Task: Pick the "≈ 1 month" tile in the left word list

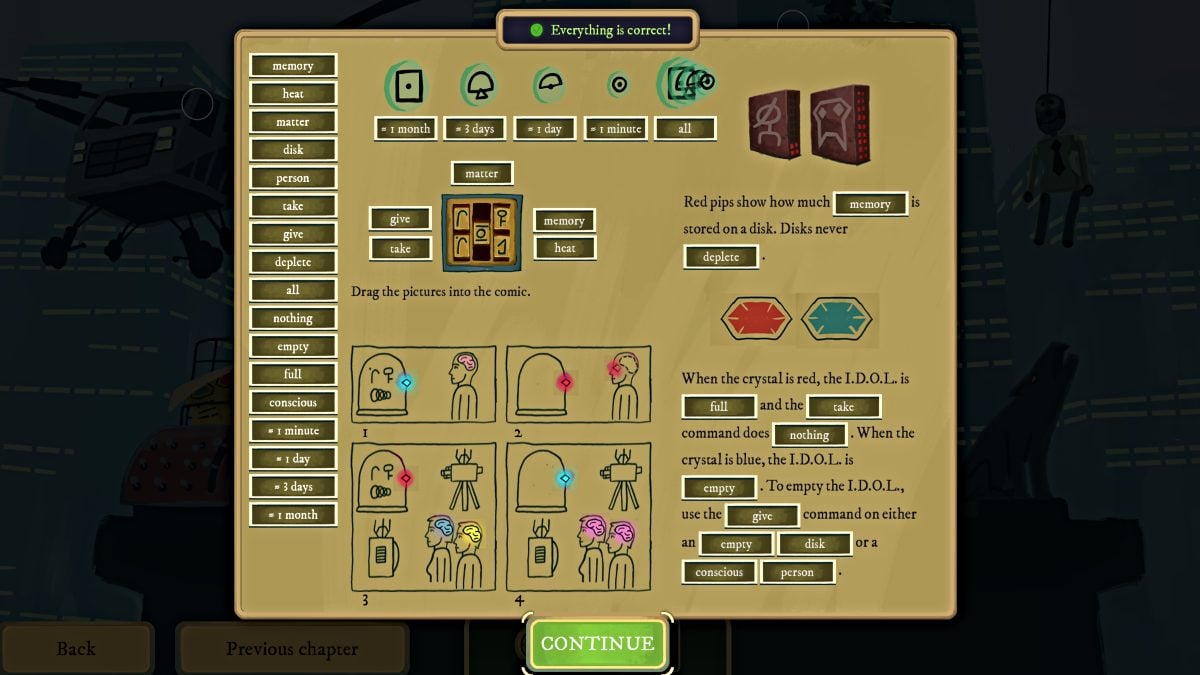Action: 293,515
